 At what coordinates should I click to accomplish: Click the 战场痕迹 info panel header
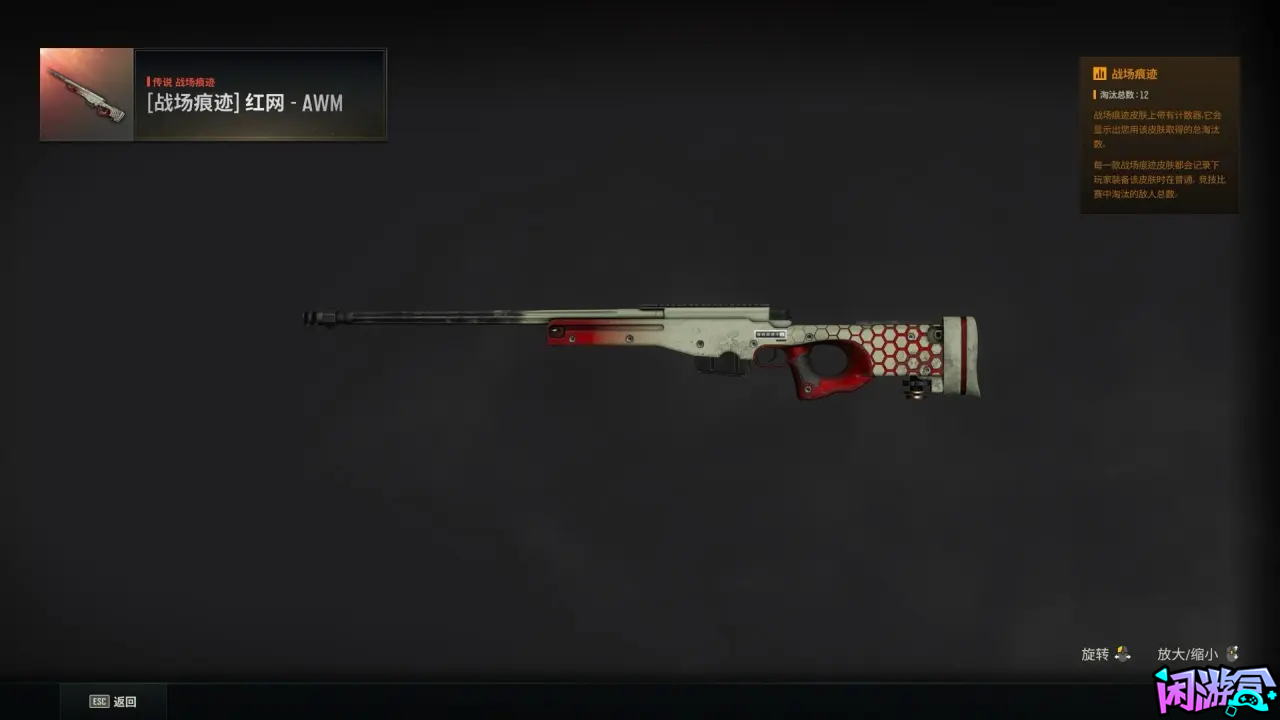point(1134,74)
